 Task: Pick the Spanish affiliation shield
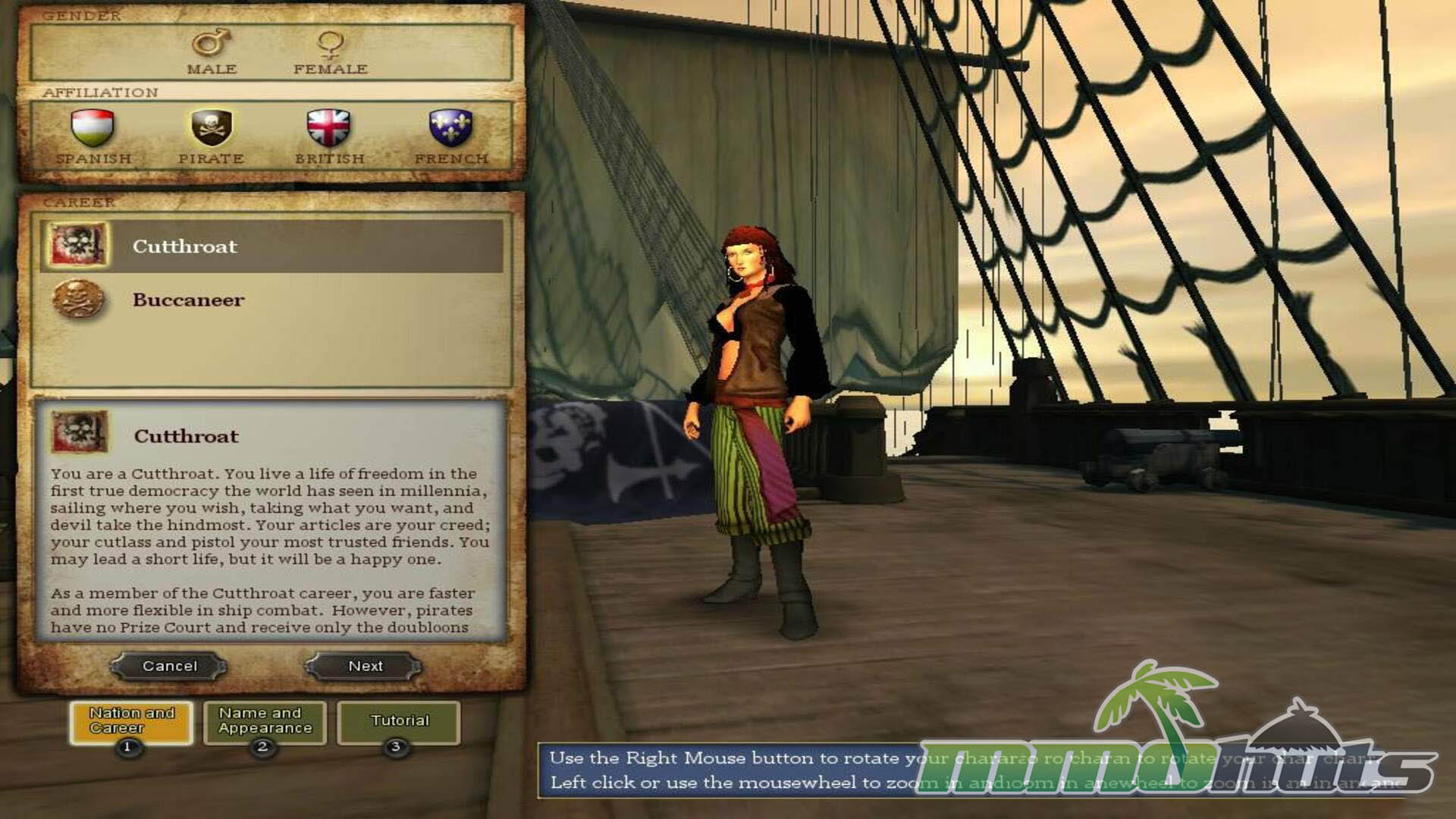pos(93,136)
